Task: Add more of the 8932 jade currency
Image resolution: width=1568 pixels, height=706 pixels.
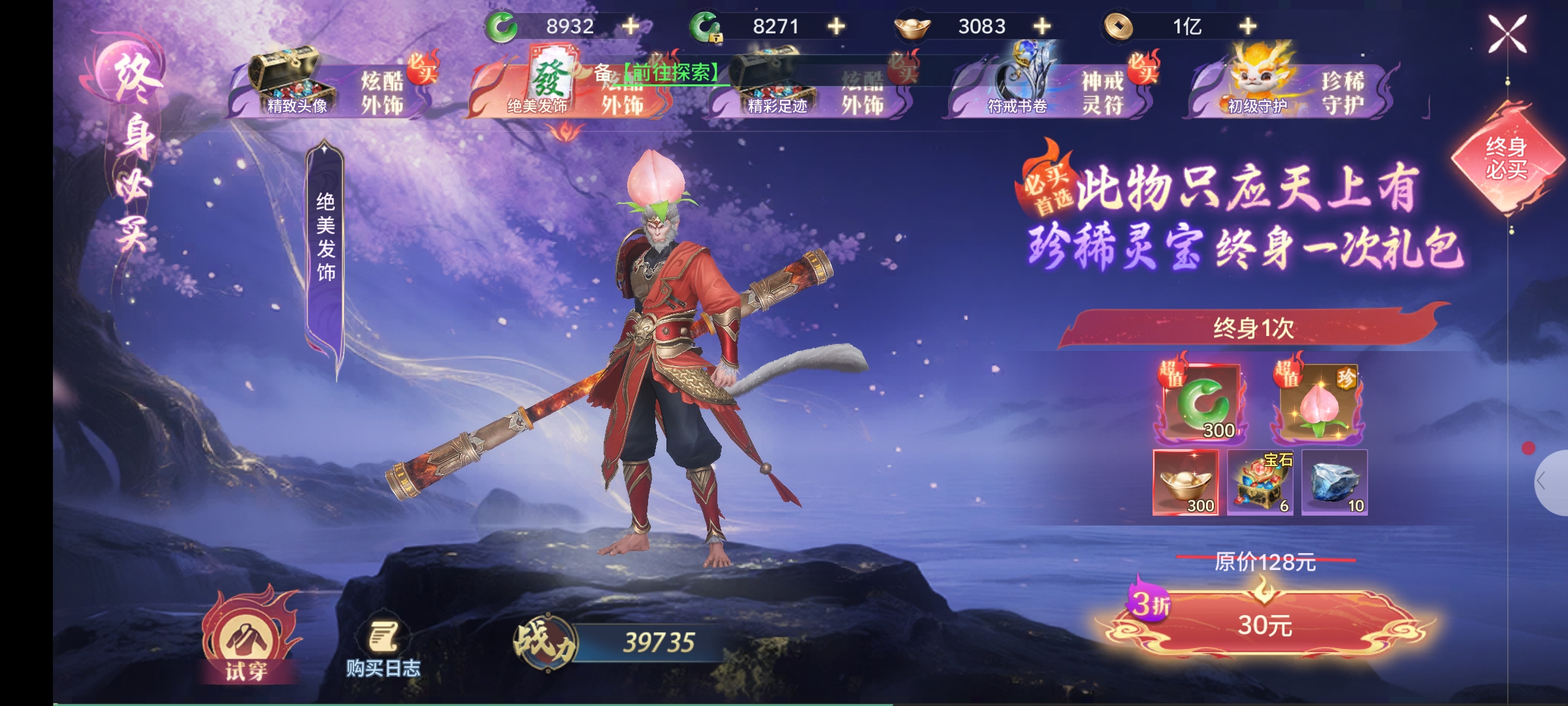Action: click(630, 26)
